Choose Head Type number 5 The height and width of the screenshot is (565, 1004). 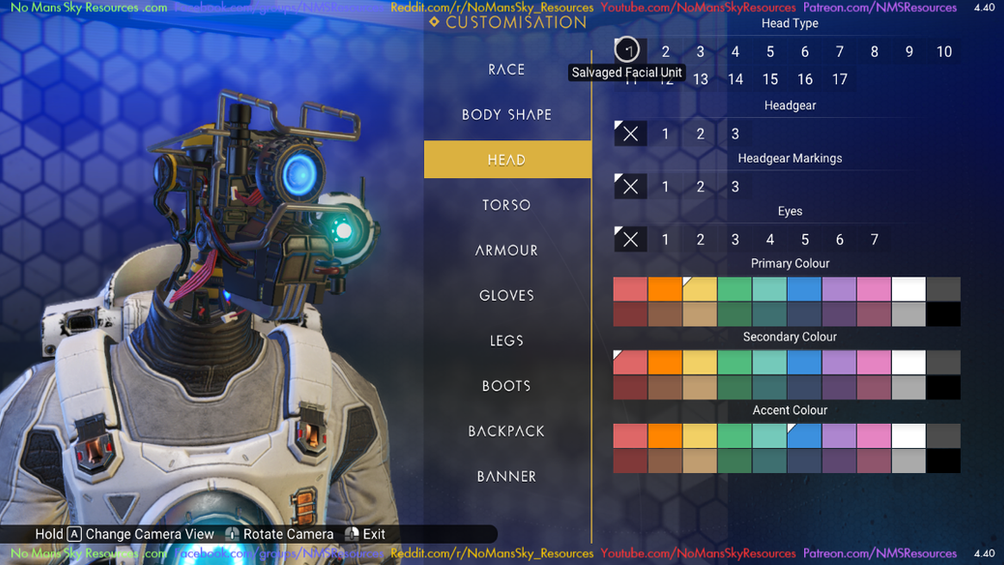770,52
